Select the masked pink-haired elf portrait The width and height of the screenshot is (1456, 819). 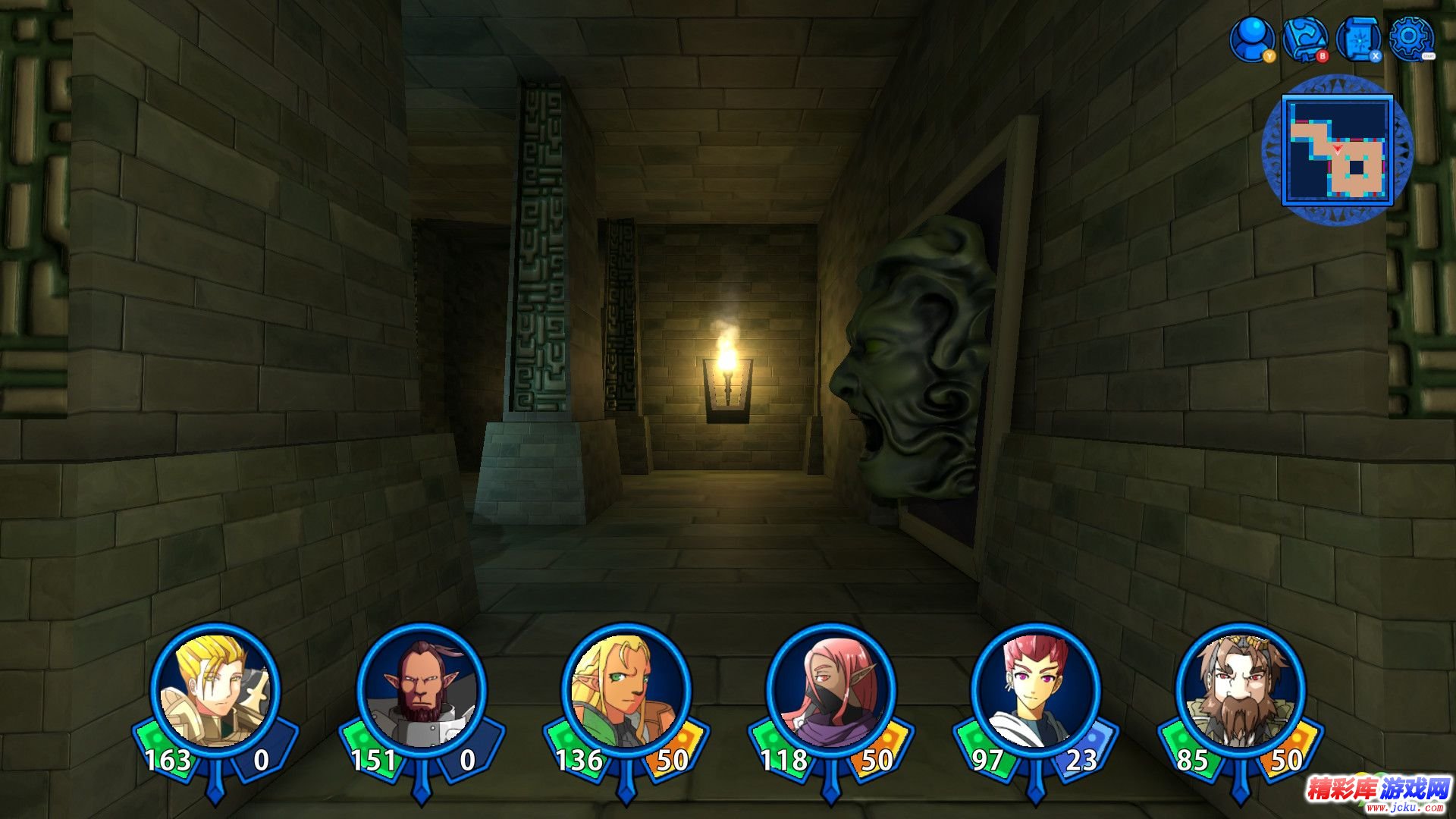831,690
